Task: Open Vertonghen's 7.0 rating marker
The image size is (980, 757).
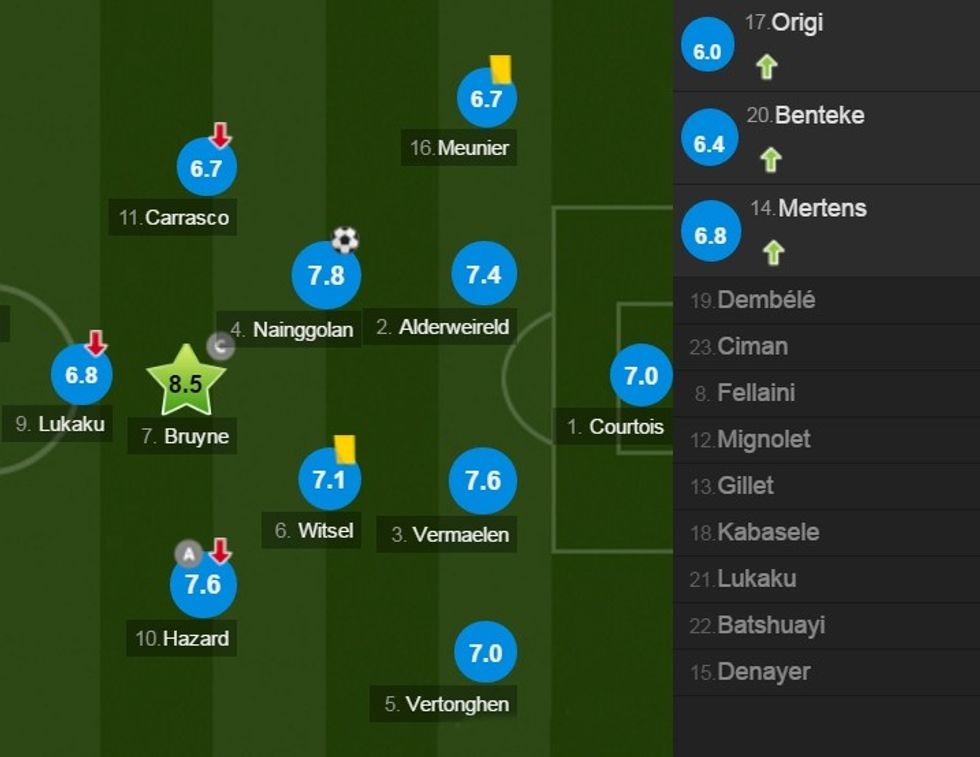Action: [485, 653]
